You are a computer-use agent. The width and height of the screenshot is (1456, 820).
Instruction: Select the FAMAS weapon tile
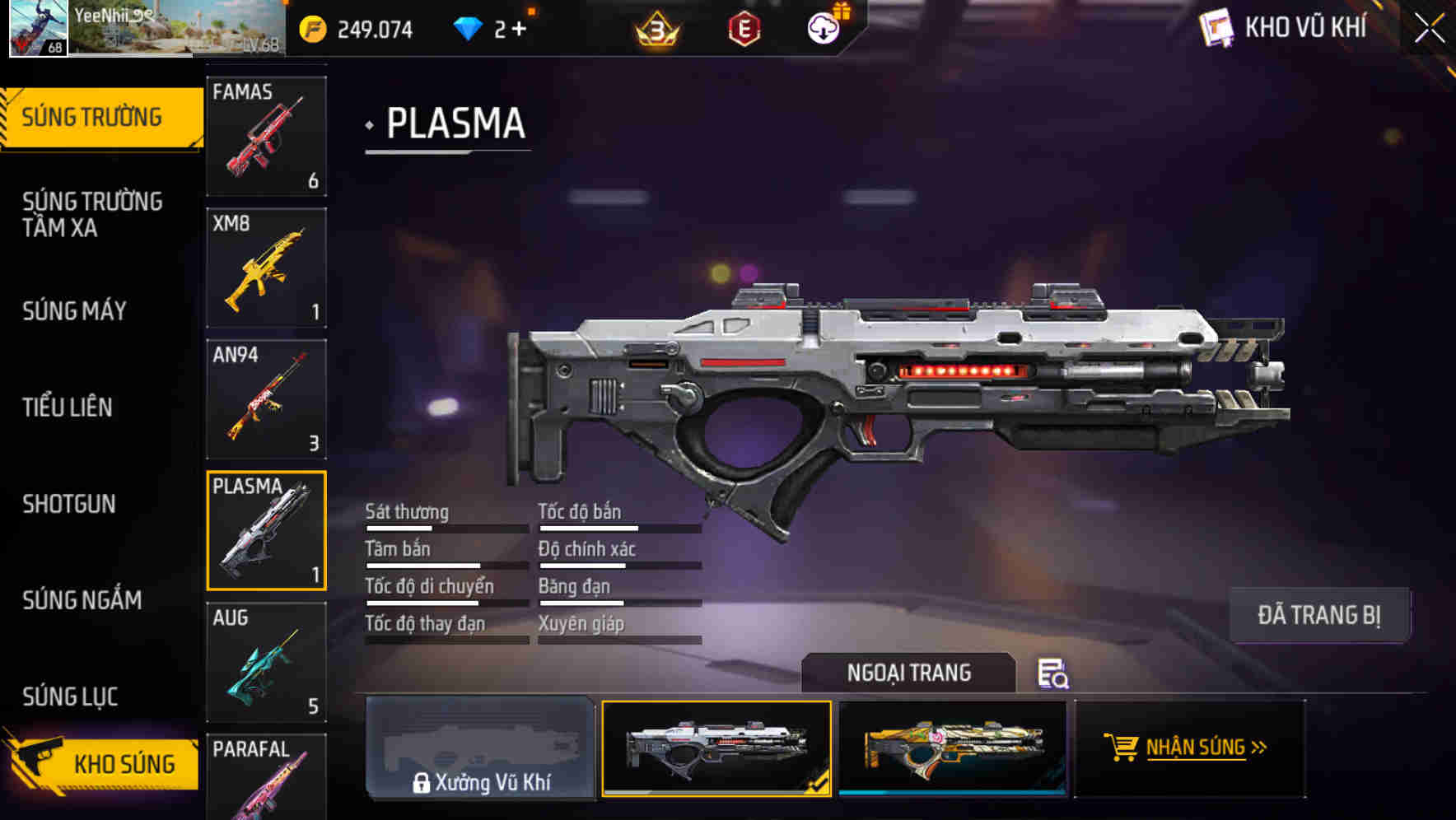click(266, 137)
